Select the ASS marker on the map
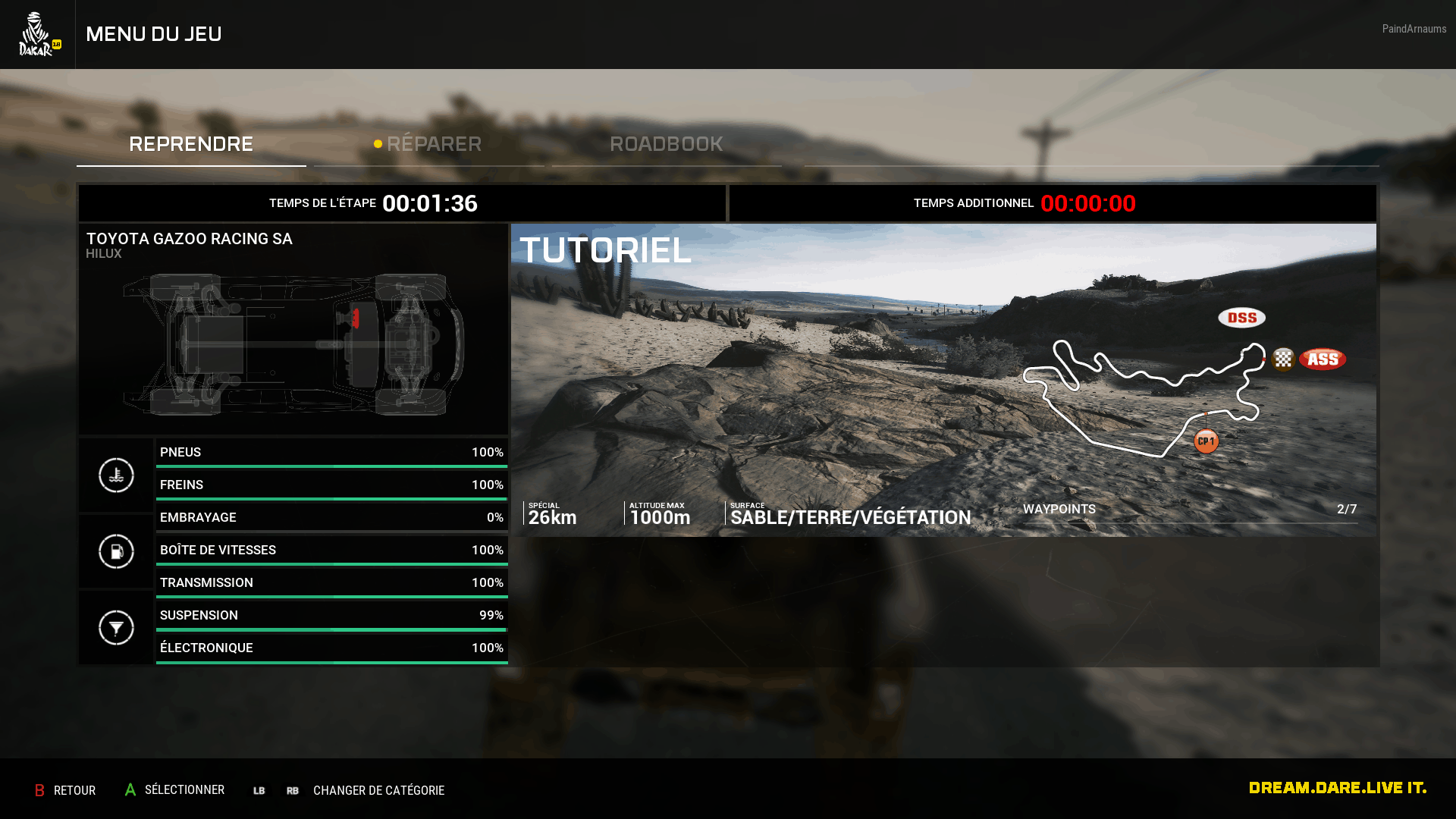This screenshot has height=819, width=1456. click(x=1323, y=359)
